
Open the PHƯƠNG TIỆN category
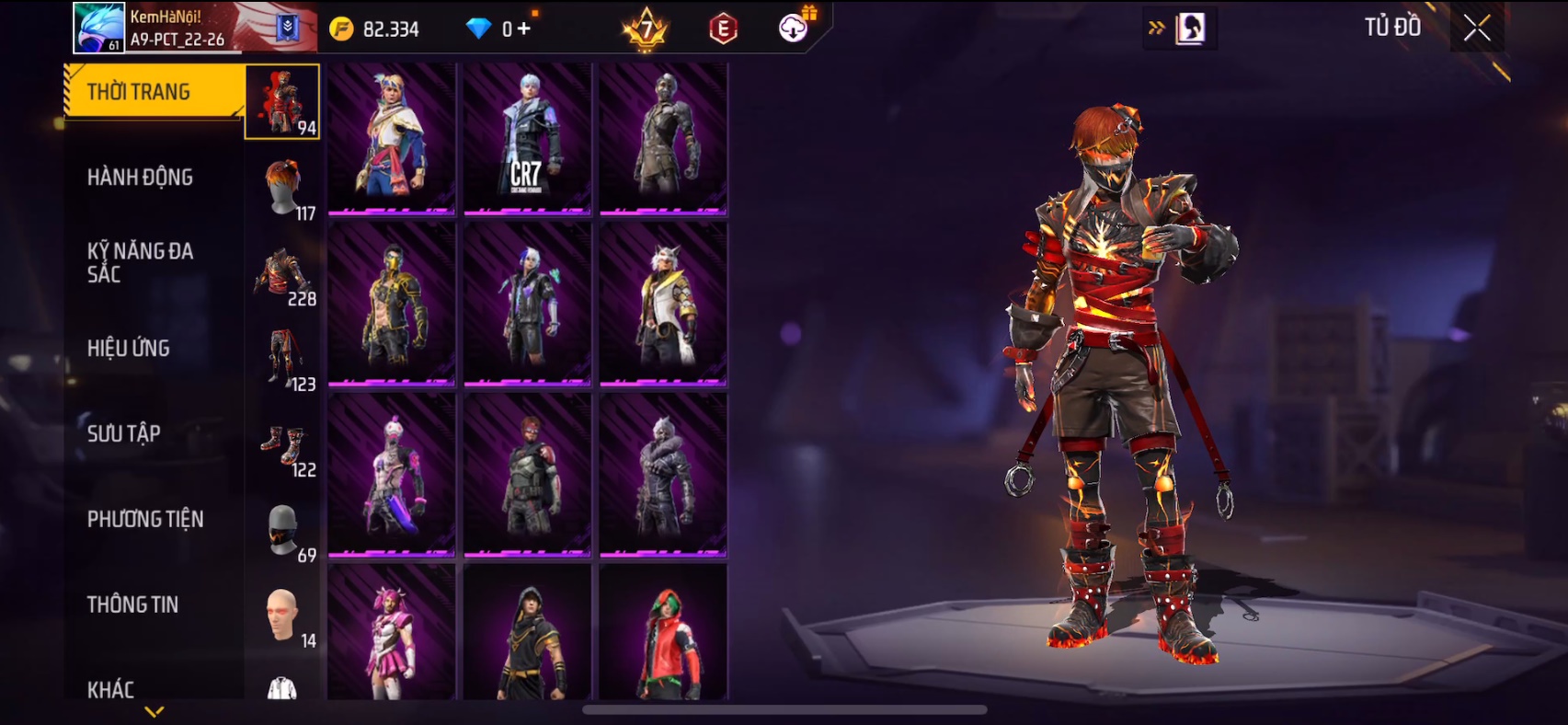click(145, 519)
